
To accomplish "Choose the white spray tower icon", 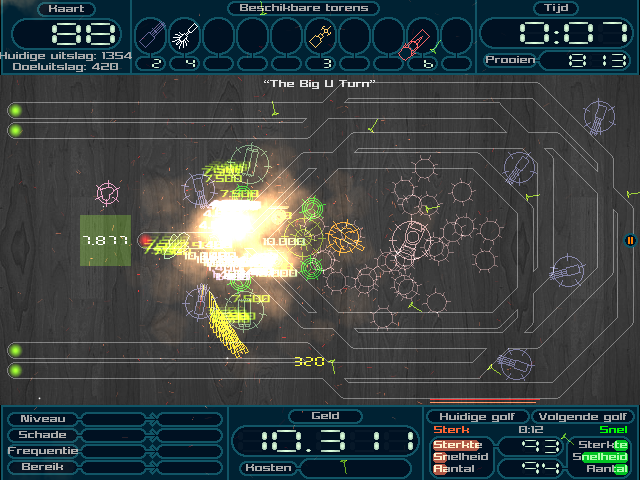I will pos(184,38).
